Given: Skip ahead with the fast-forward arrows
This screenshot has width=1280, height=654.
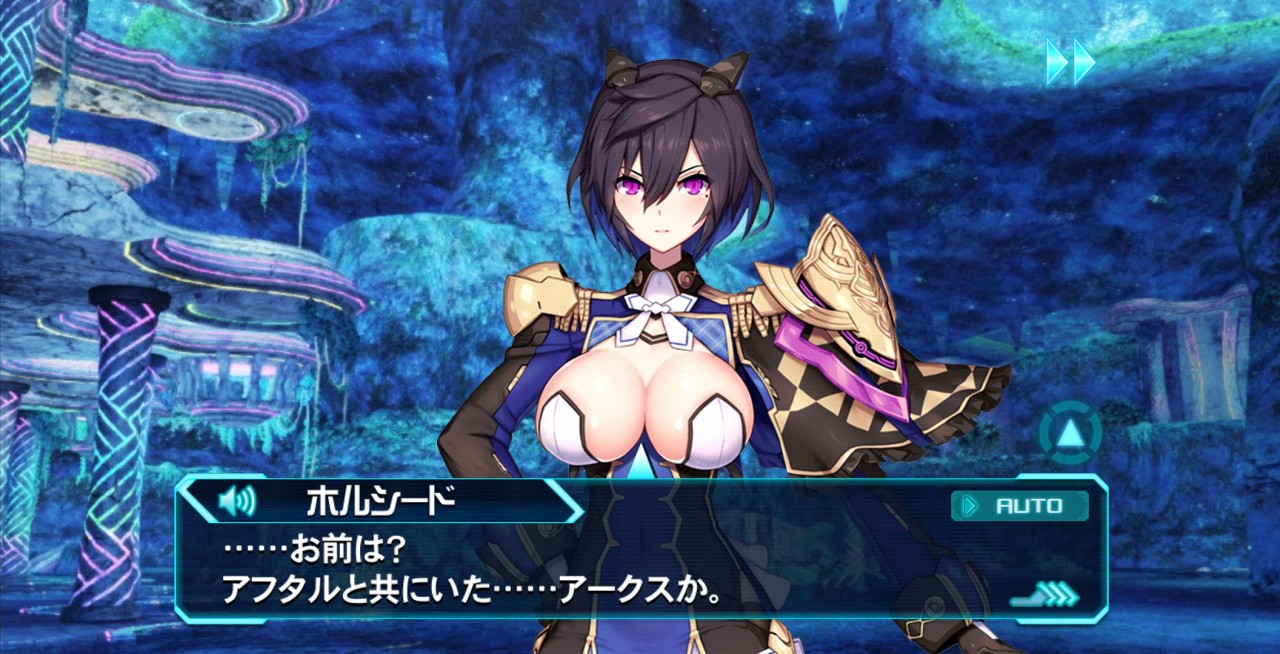Looking at the screenshot, I should [x=1070, y=61].
